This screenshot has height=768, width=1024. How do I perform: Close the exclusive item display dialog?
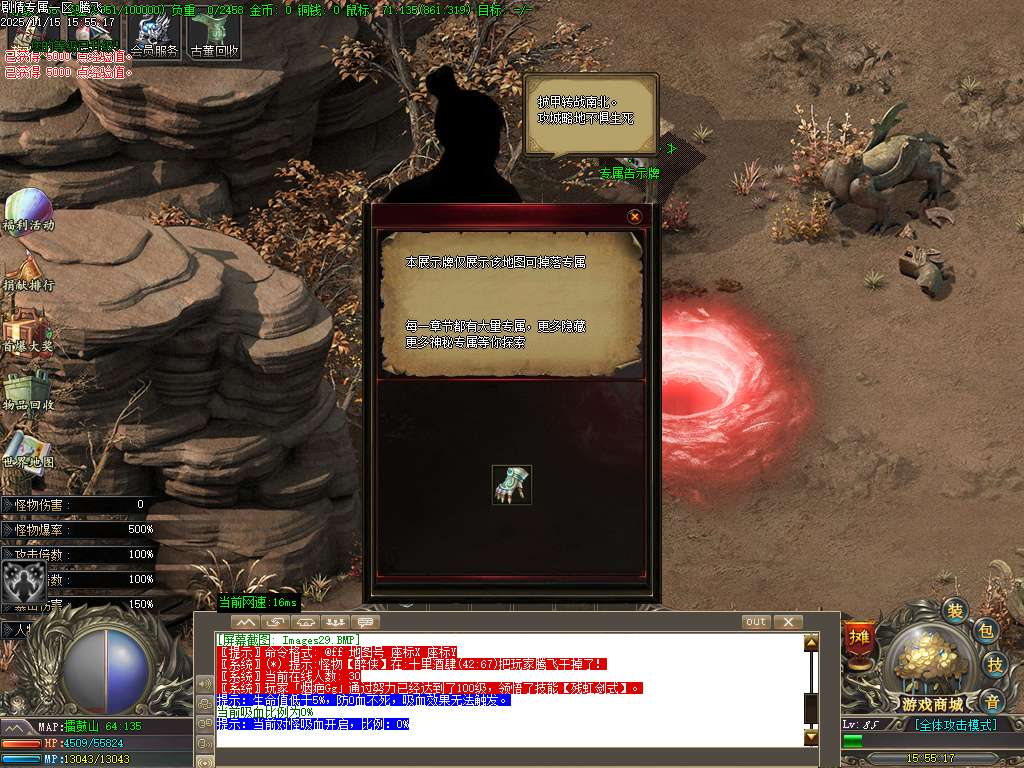(x=634, y=216)
